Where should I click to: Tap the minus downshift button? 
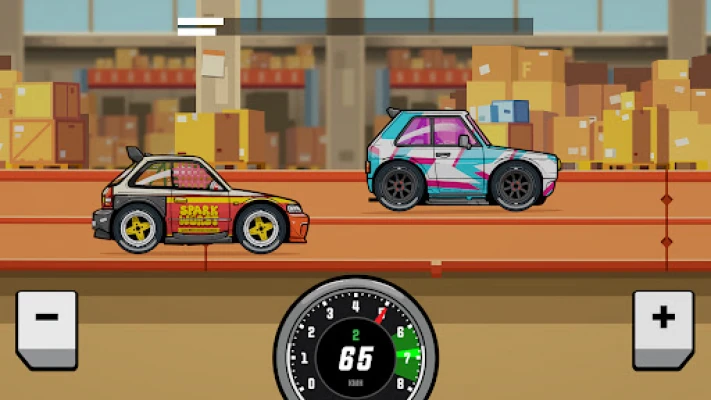click(x=46, y=327)
